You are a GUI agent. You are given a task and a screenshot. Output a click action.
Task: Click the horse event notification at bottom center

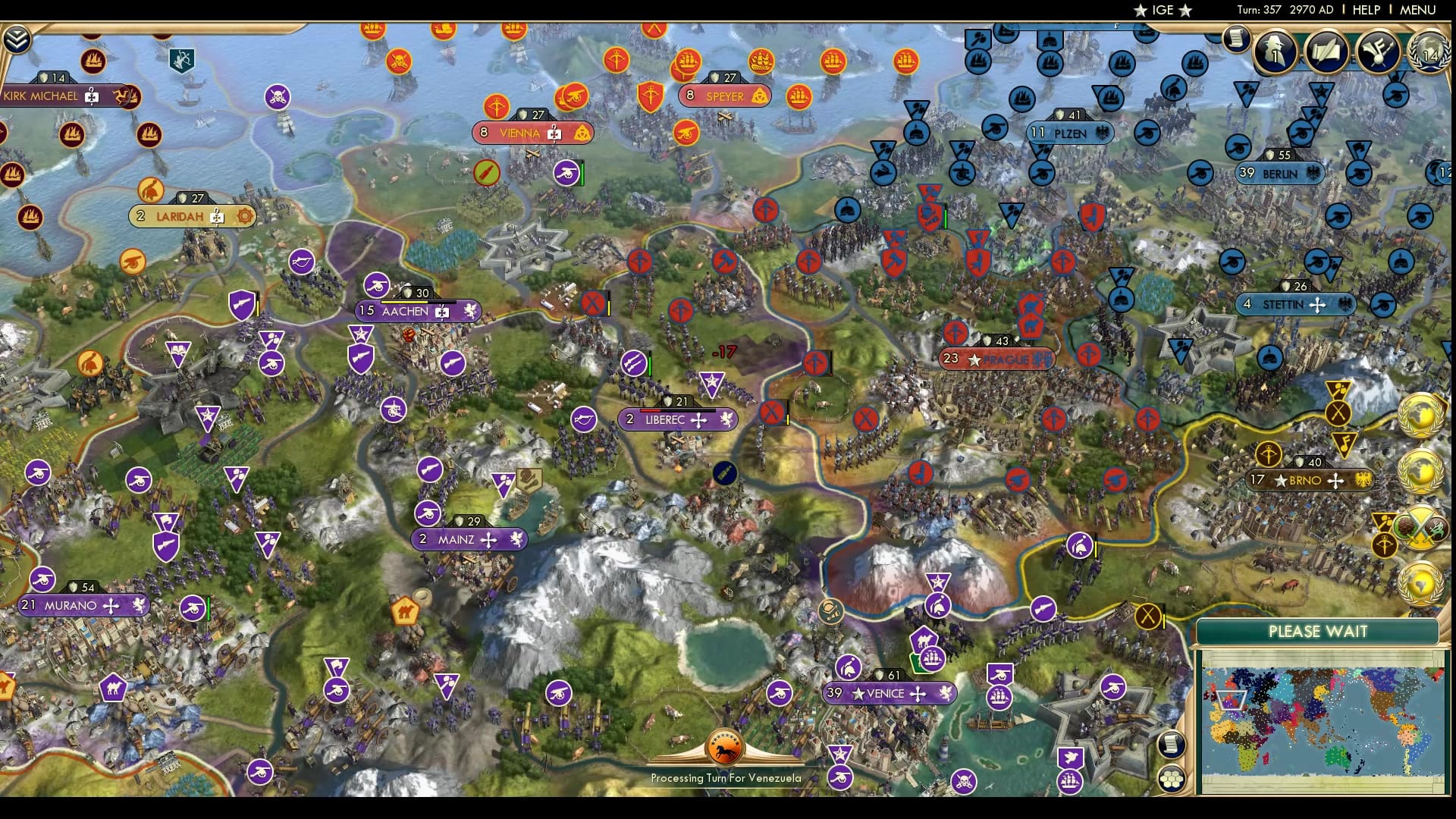click(724, 750)
